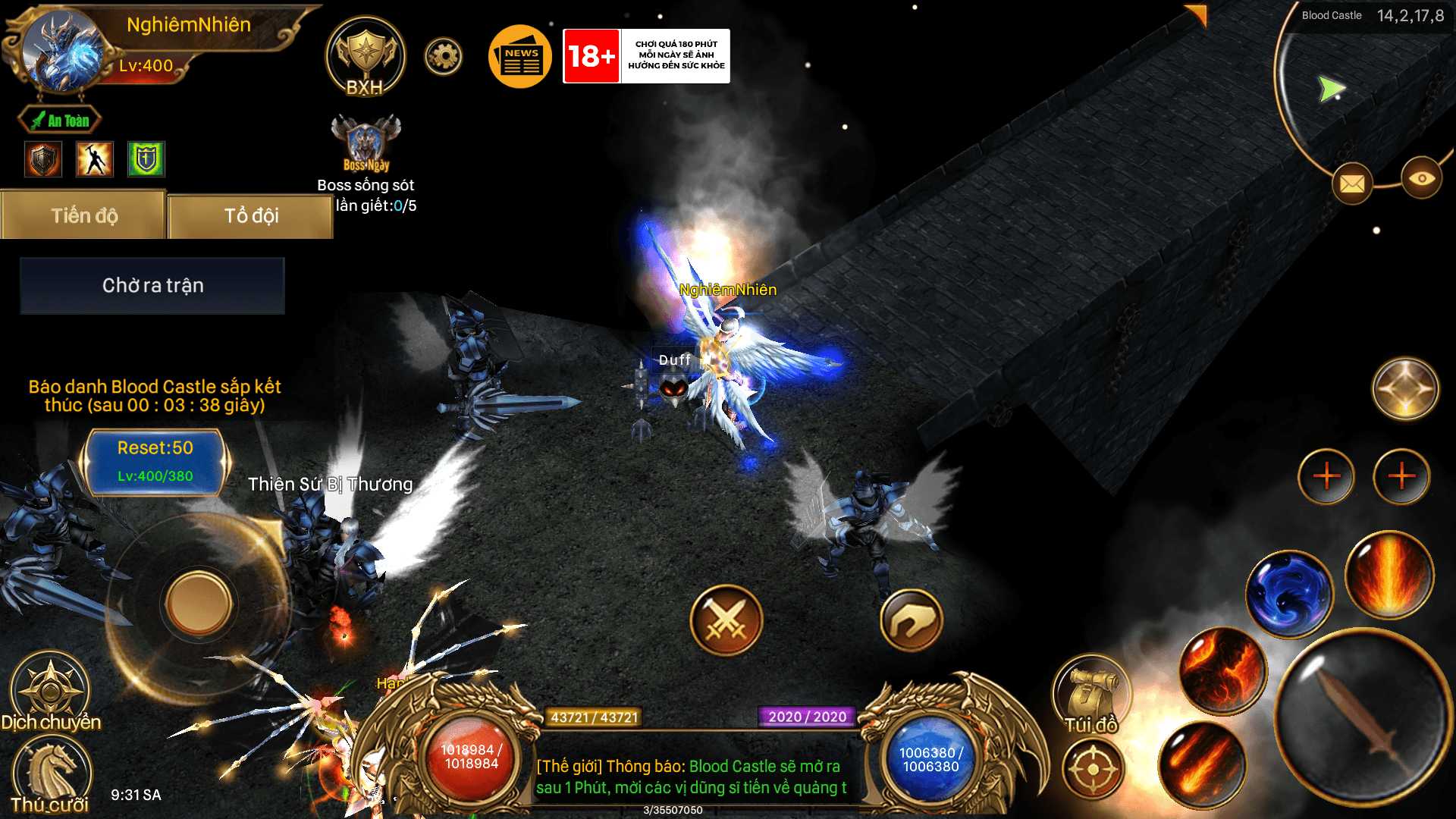This screenshot has width=1456, height=819.
Task: Switch to the Tổ đội tab
Action: click(251, 216)
